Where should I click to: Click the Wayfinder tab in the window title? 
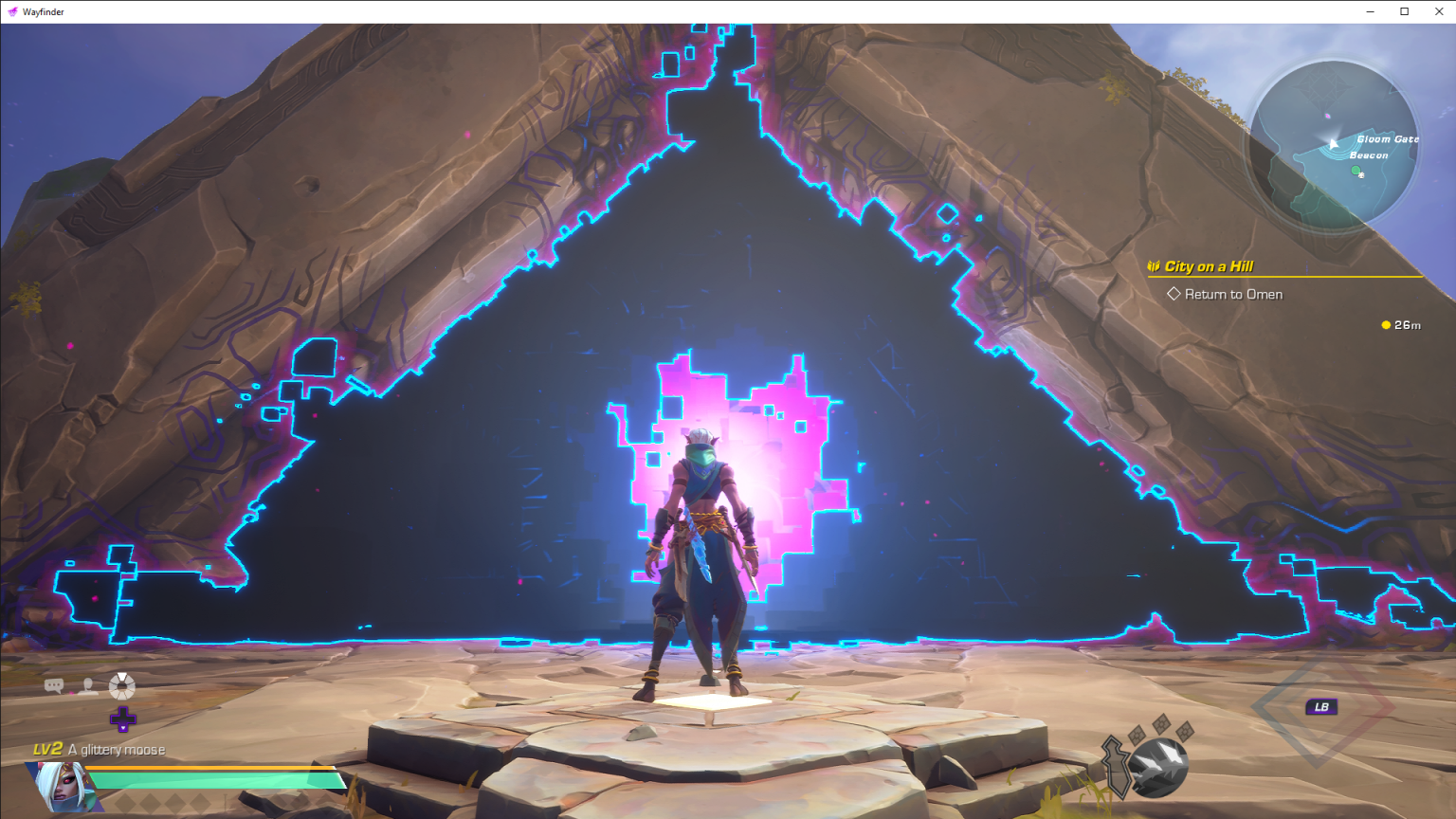(42, 10)
